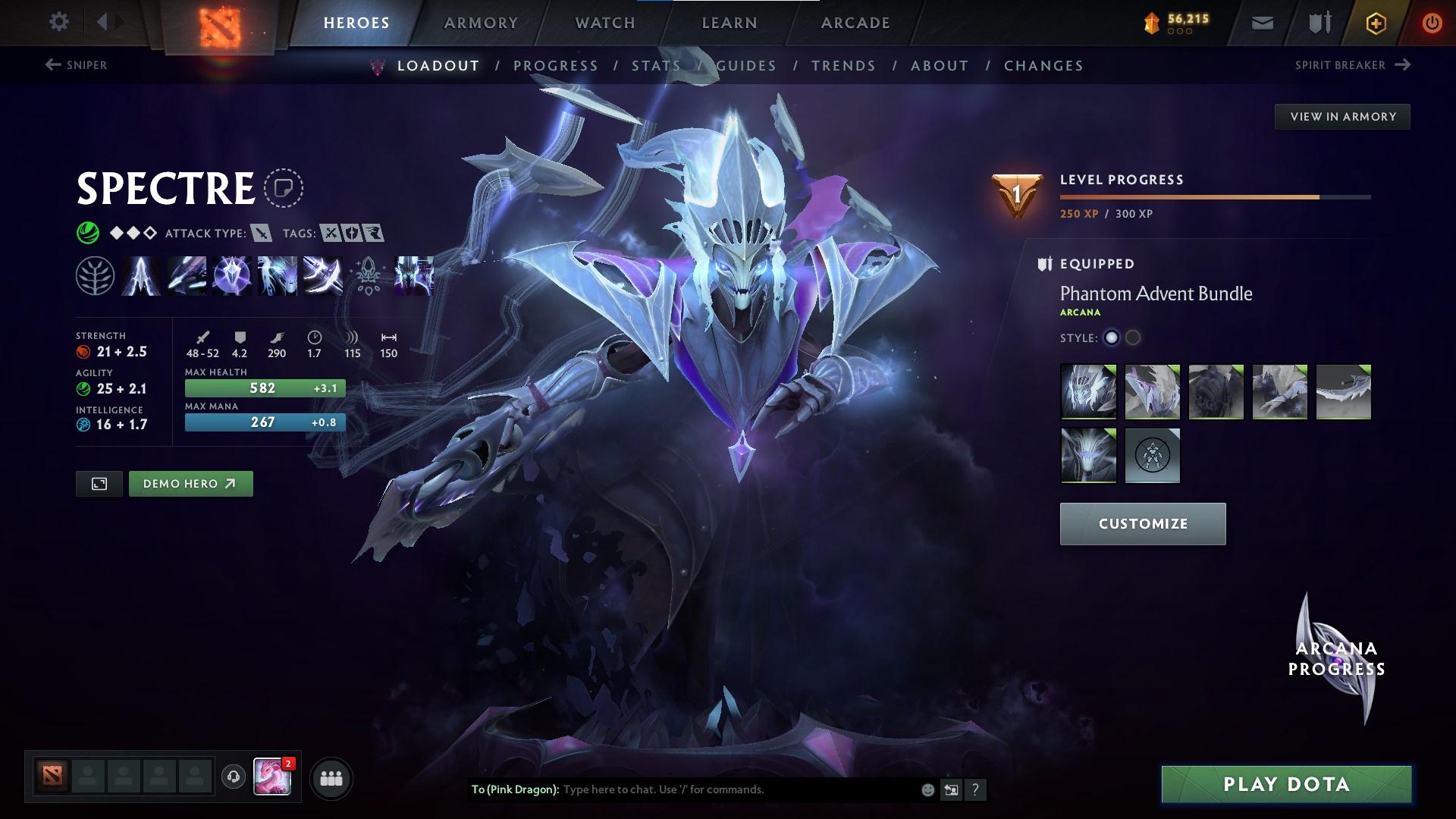Click the DEMO HERO button
This screenshot has height=819, width=1456.
click(x=190, y=483)
